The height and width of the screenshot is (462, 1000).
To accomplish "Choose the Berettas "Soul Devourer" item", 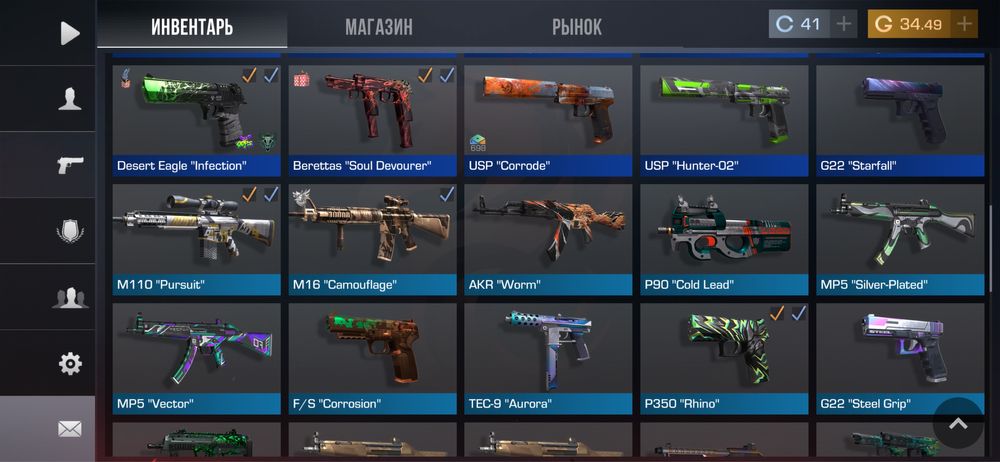I will [372, 120].
